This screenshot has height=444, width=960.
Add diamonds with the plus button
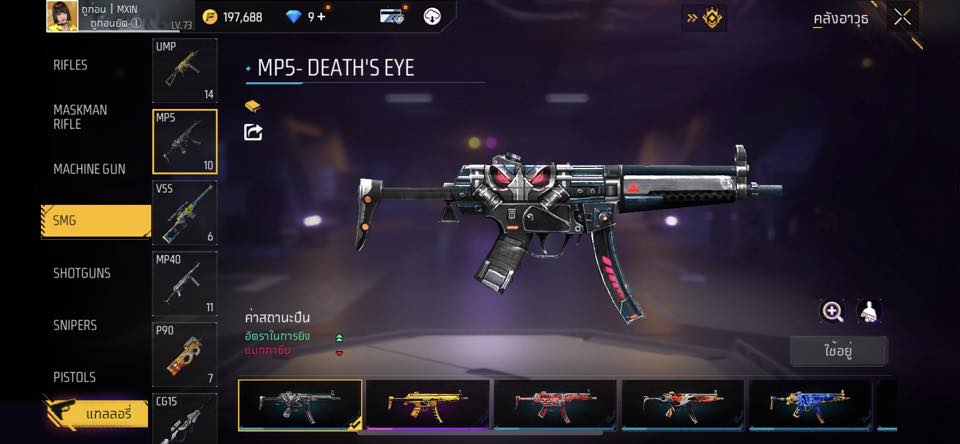[x=322, y=17]
